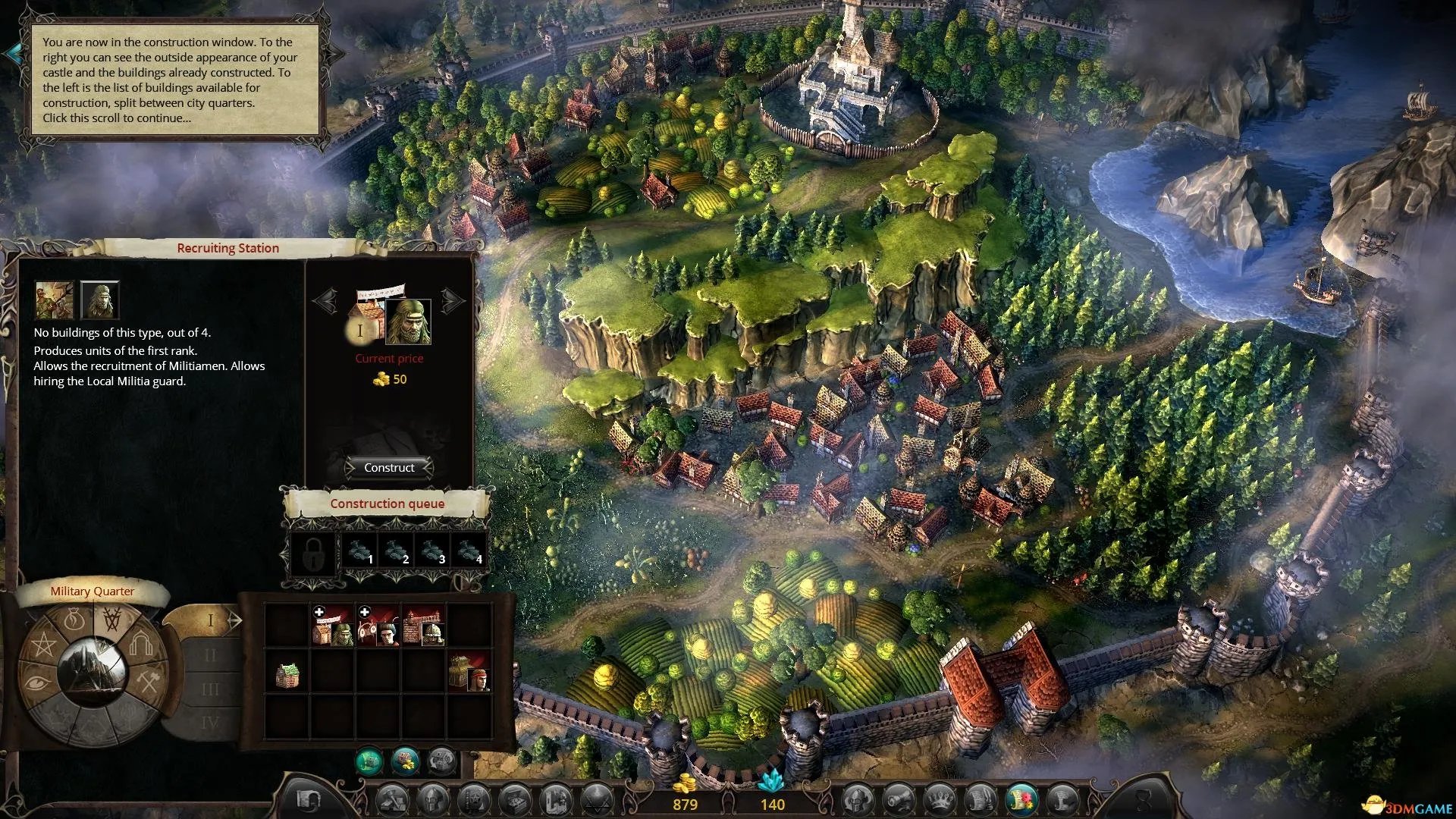Select the Recruiting Station building in grid
The height and width of the screenshot is (819, 1456).
coord(332,626)
